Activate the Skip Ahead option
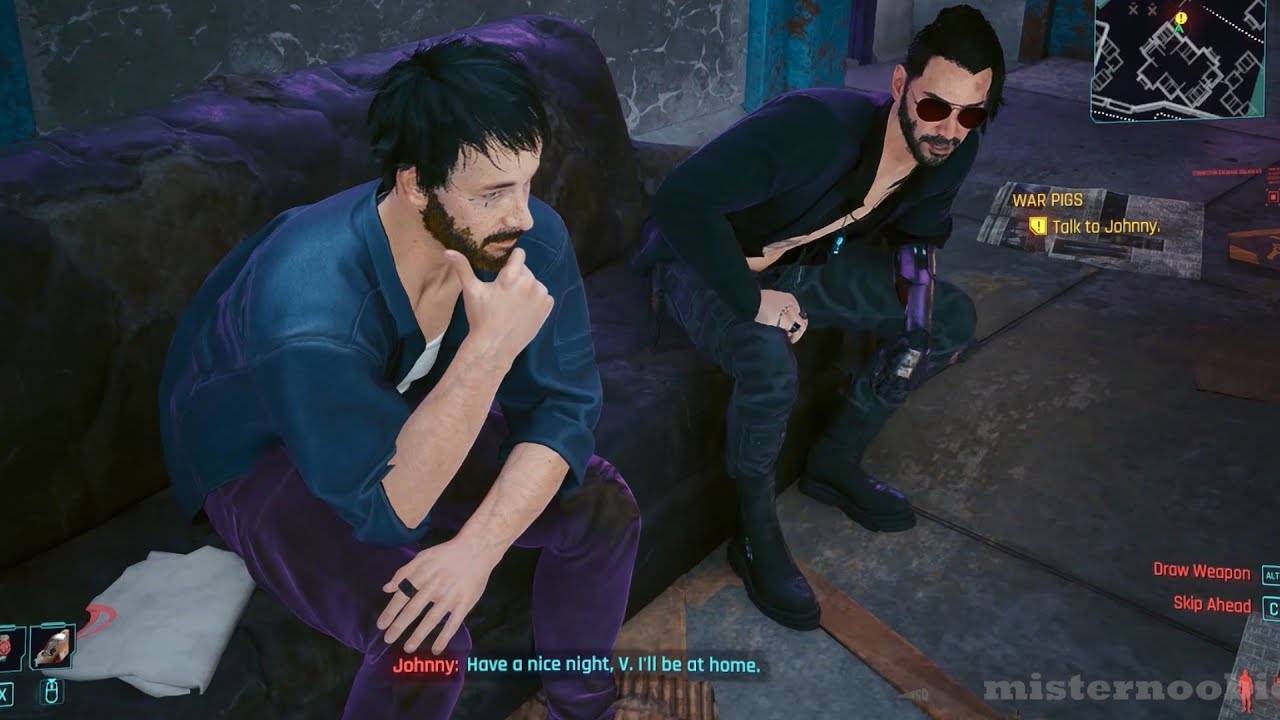The width and height of the screenshot is (1280, 720). pos(1212,604)
